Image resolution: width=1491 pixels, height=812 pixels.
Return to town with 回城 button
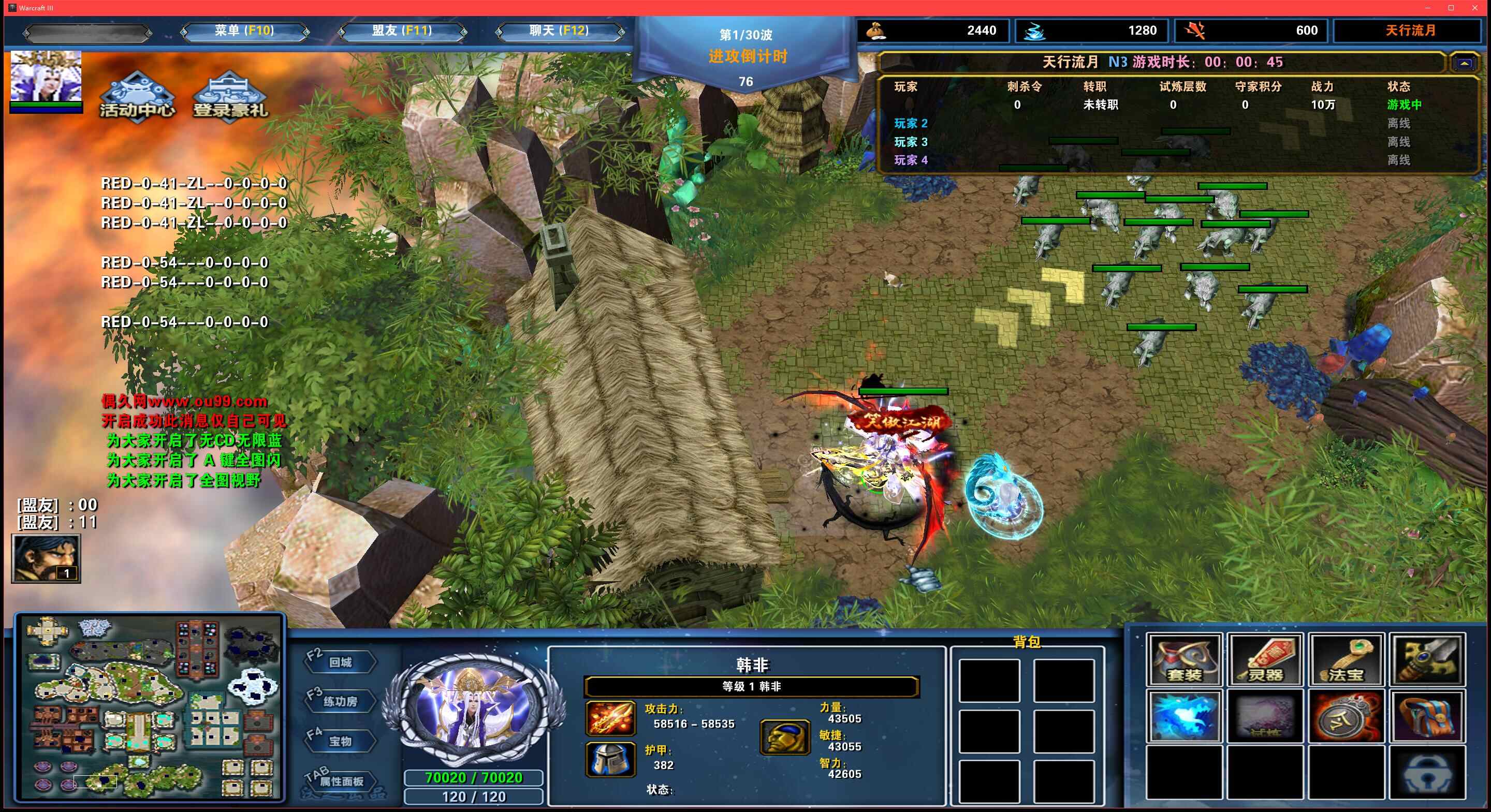[340, 662]
